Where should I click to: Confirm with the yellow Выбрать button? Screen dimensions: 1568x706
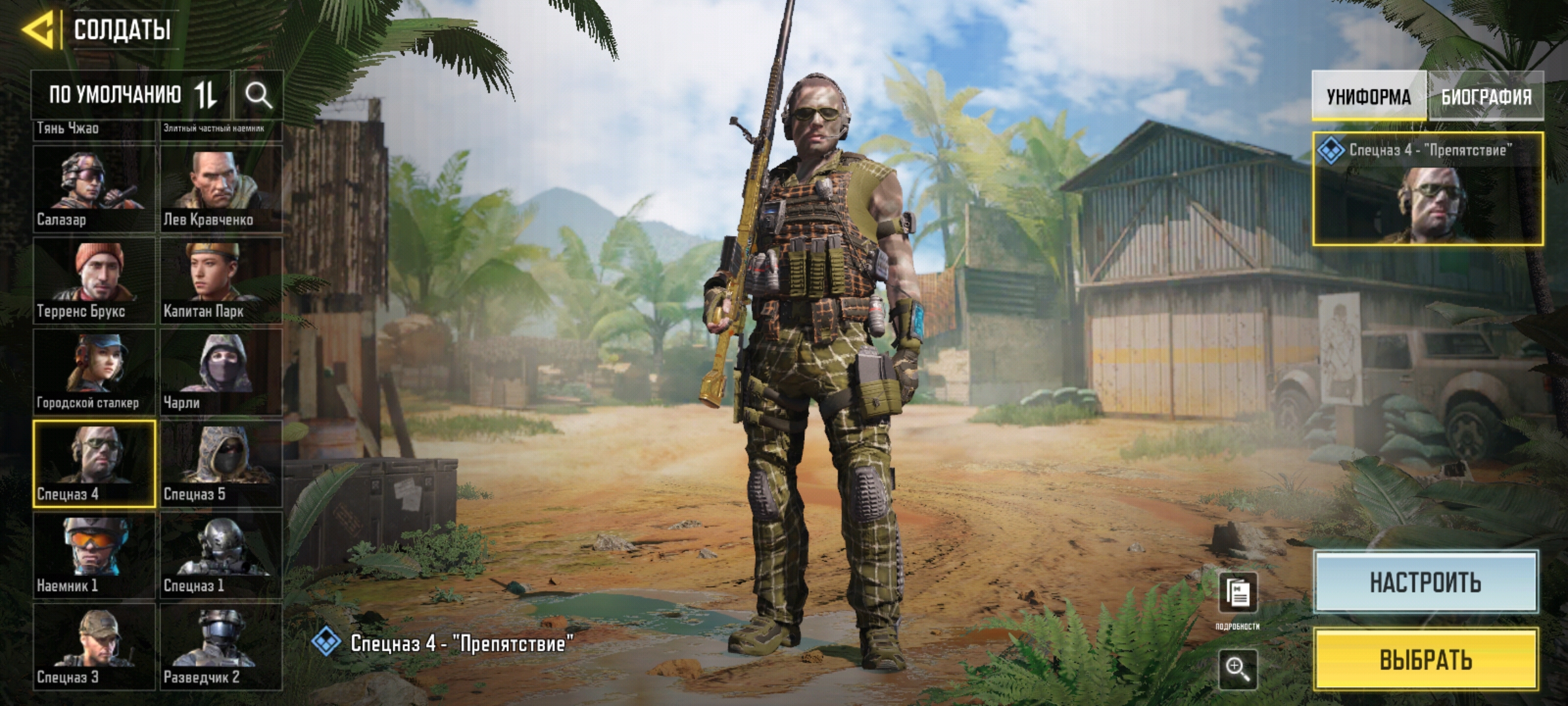(1426, 660)
